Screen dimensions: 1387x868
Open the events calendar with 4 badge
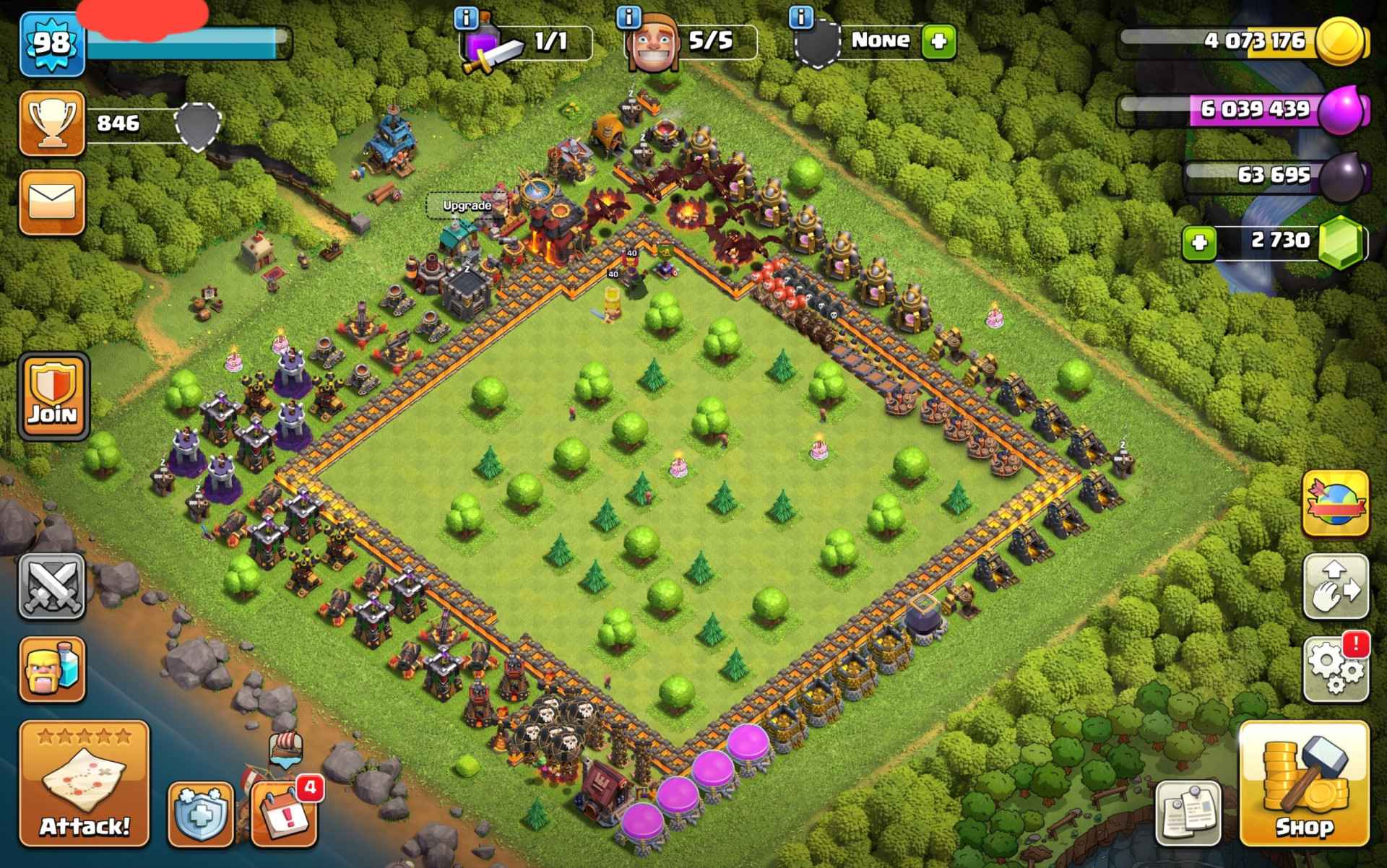point(283,816)
